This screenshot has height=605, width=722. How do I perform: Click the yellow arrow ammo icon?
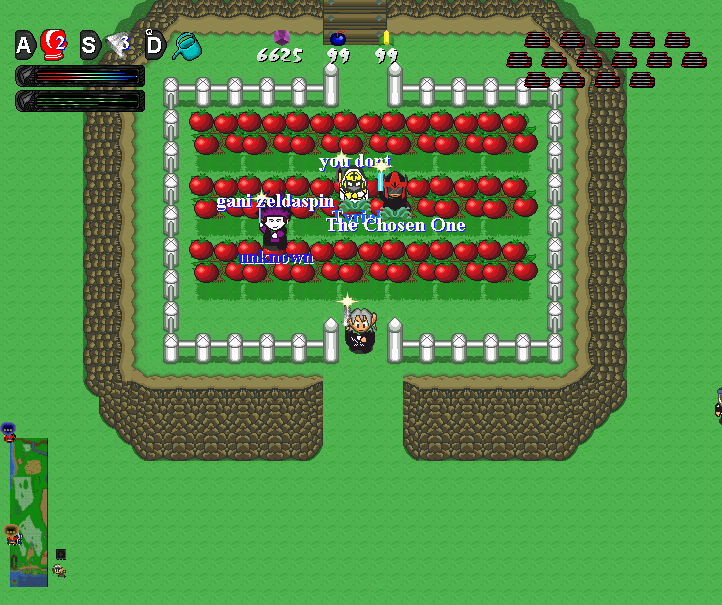point(386,37)
